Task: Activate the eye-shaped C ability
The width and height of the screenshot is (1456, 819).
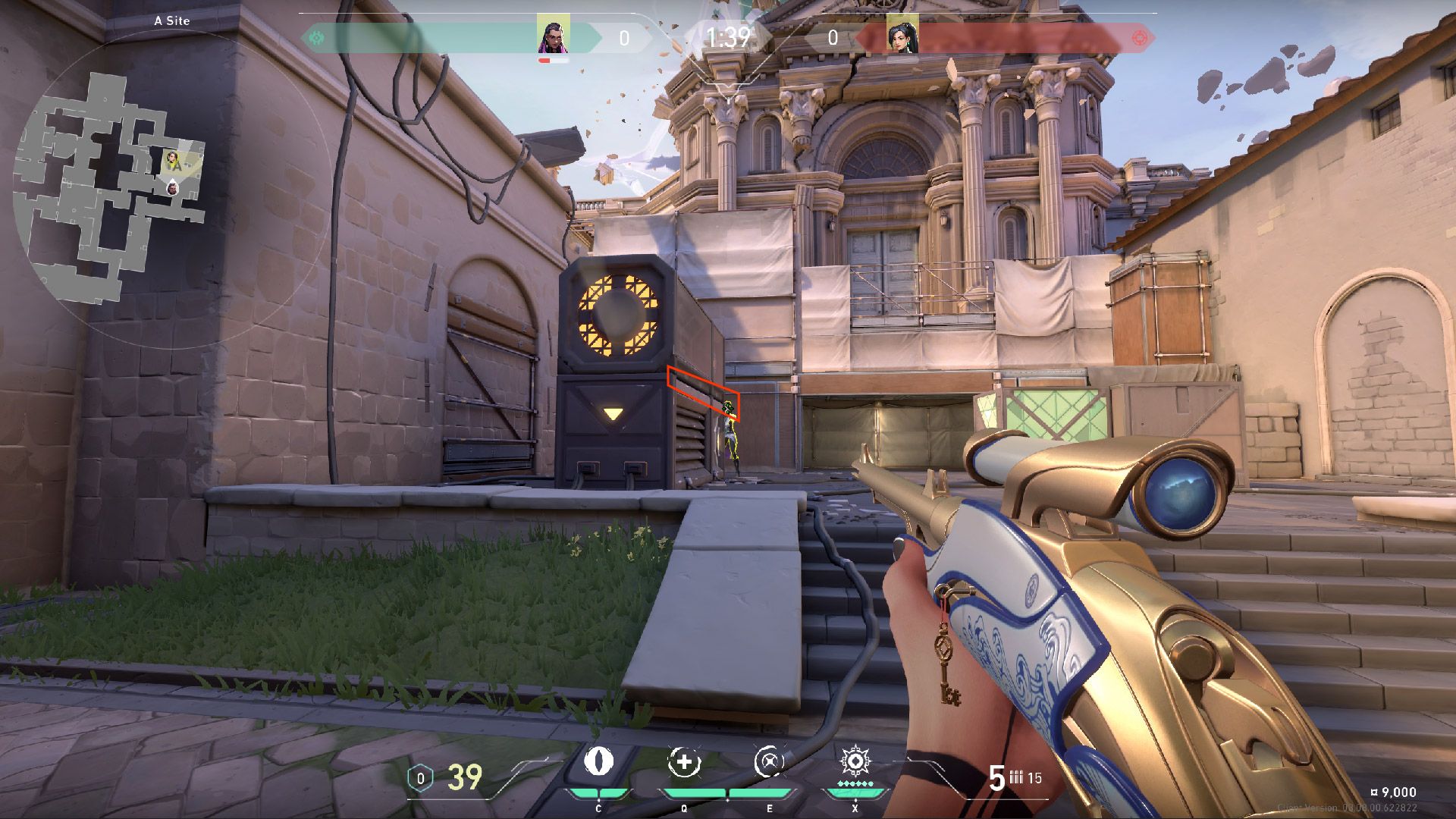Action: [598, 762]
